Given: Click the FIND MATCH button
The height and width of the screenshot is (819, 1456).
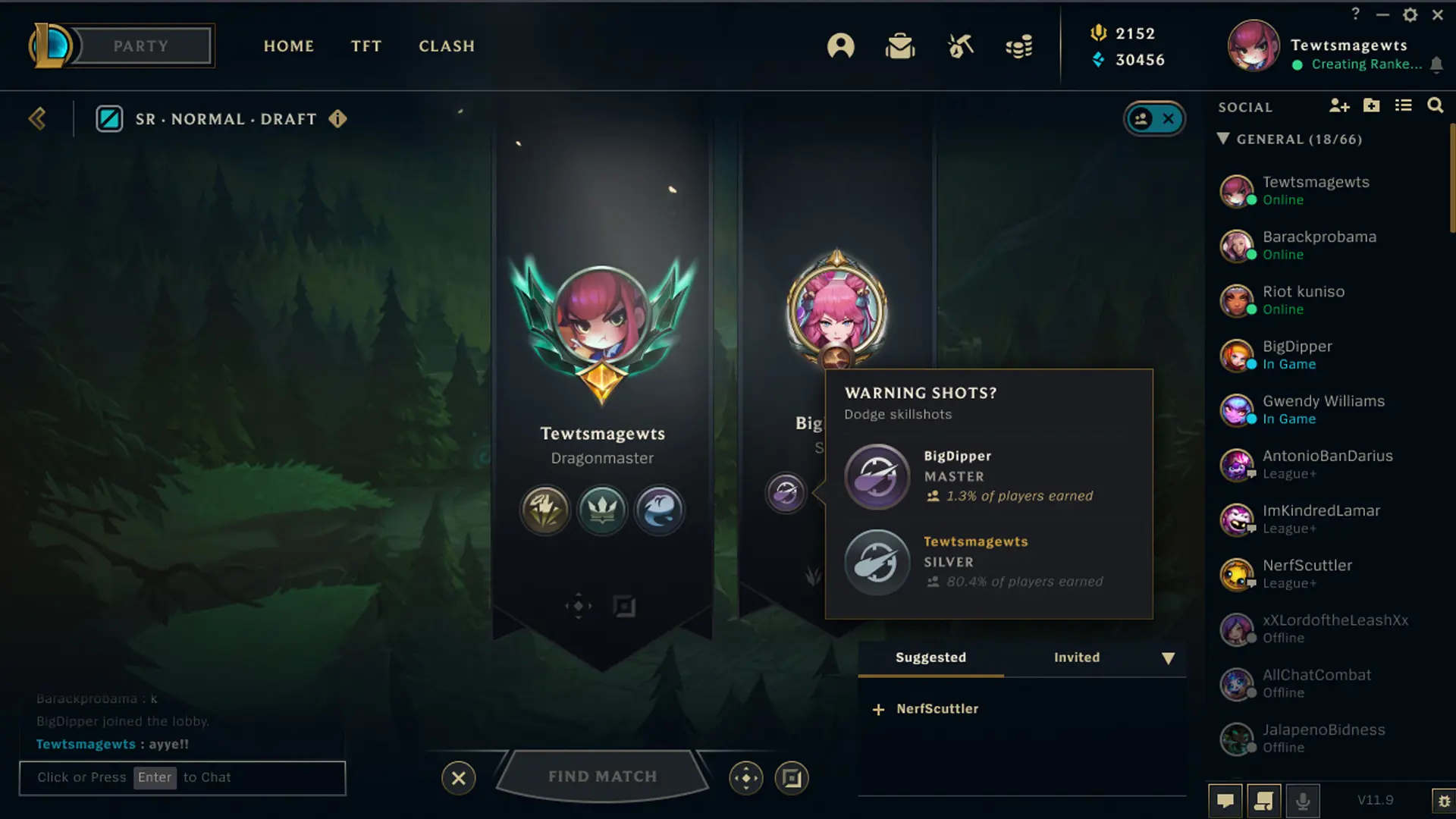Looking at the screenshot, I should (602, 776).
